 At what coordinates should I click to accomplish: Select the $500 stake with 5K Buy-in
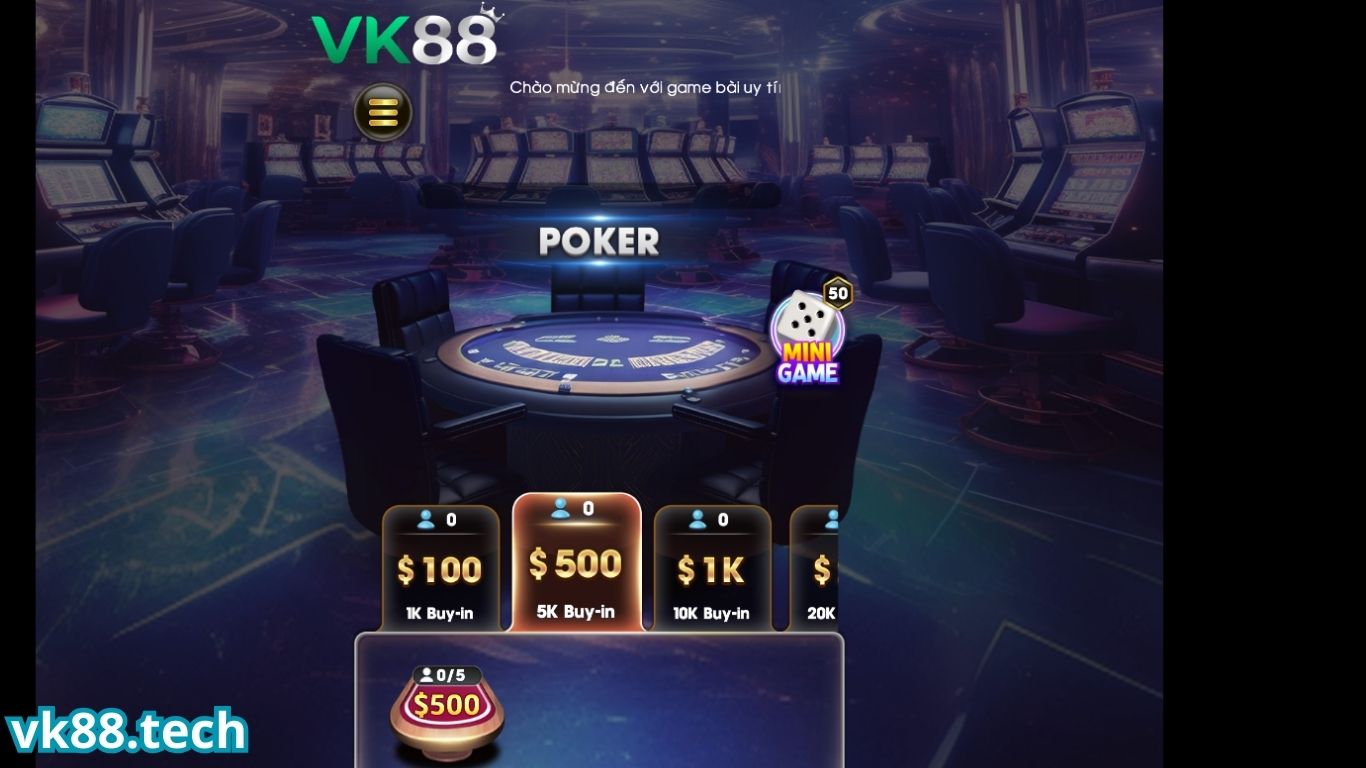(576, 560)
